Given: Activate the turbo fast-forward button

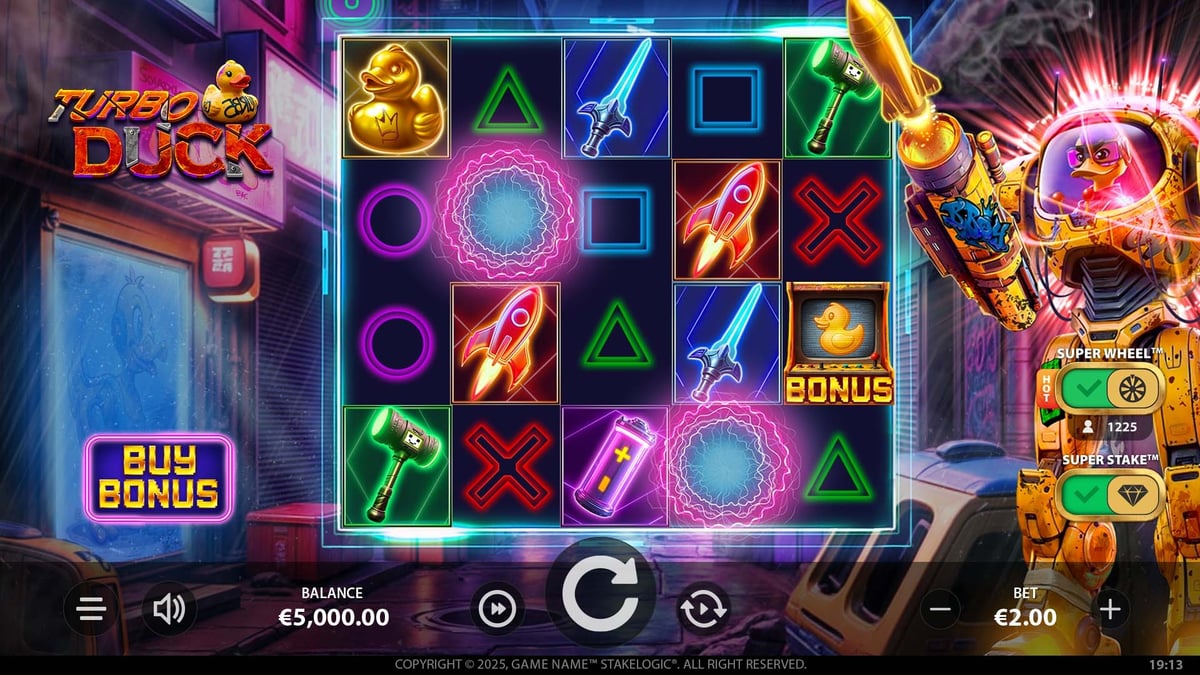Looking at the screenshot, I should (497, 609).
